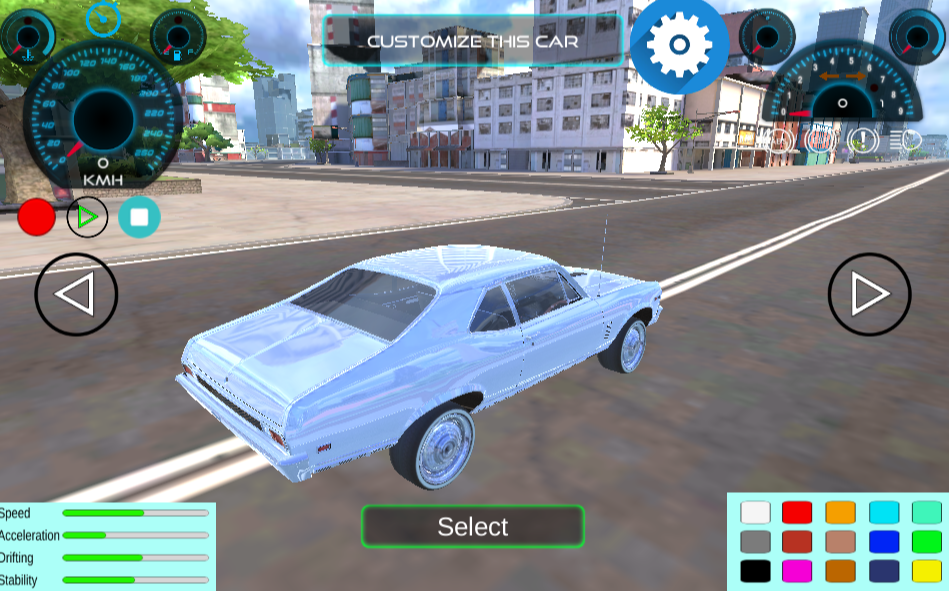The height and width of the screenshot is (591, 949).
Task: Tap the blue stopwatch icon
Action: (102, 18)
